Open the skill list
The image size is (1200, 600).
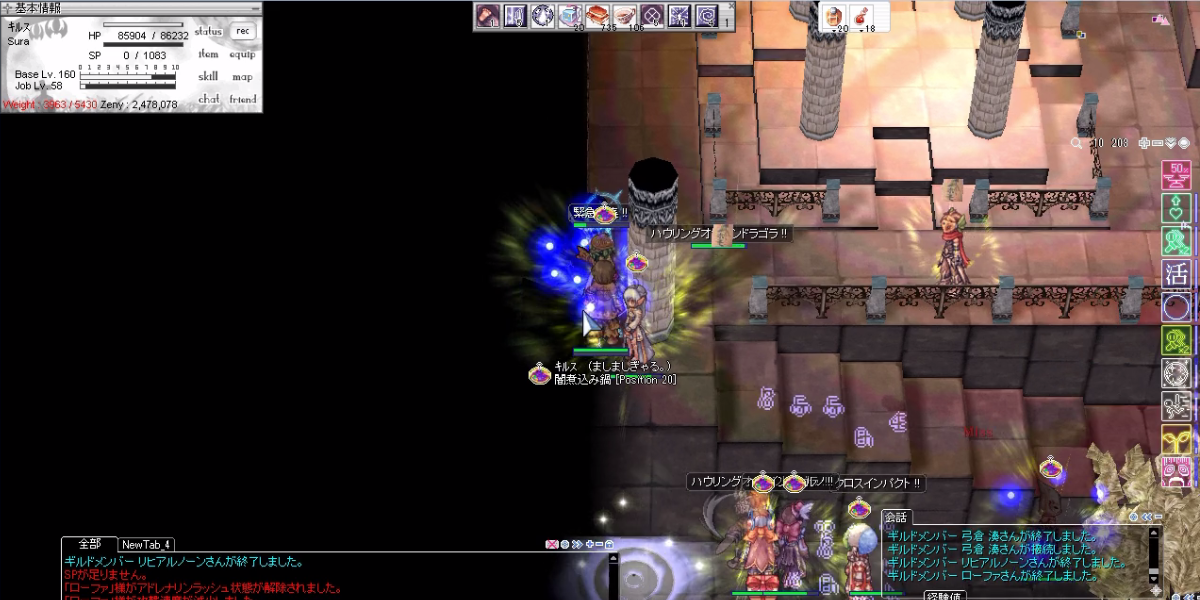(208, 76)
